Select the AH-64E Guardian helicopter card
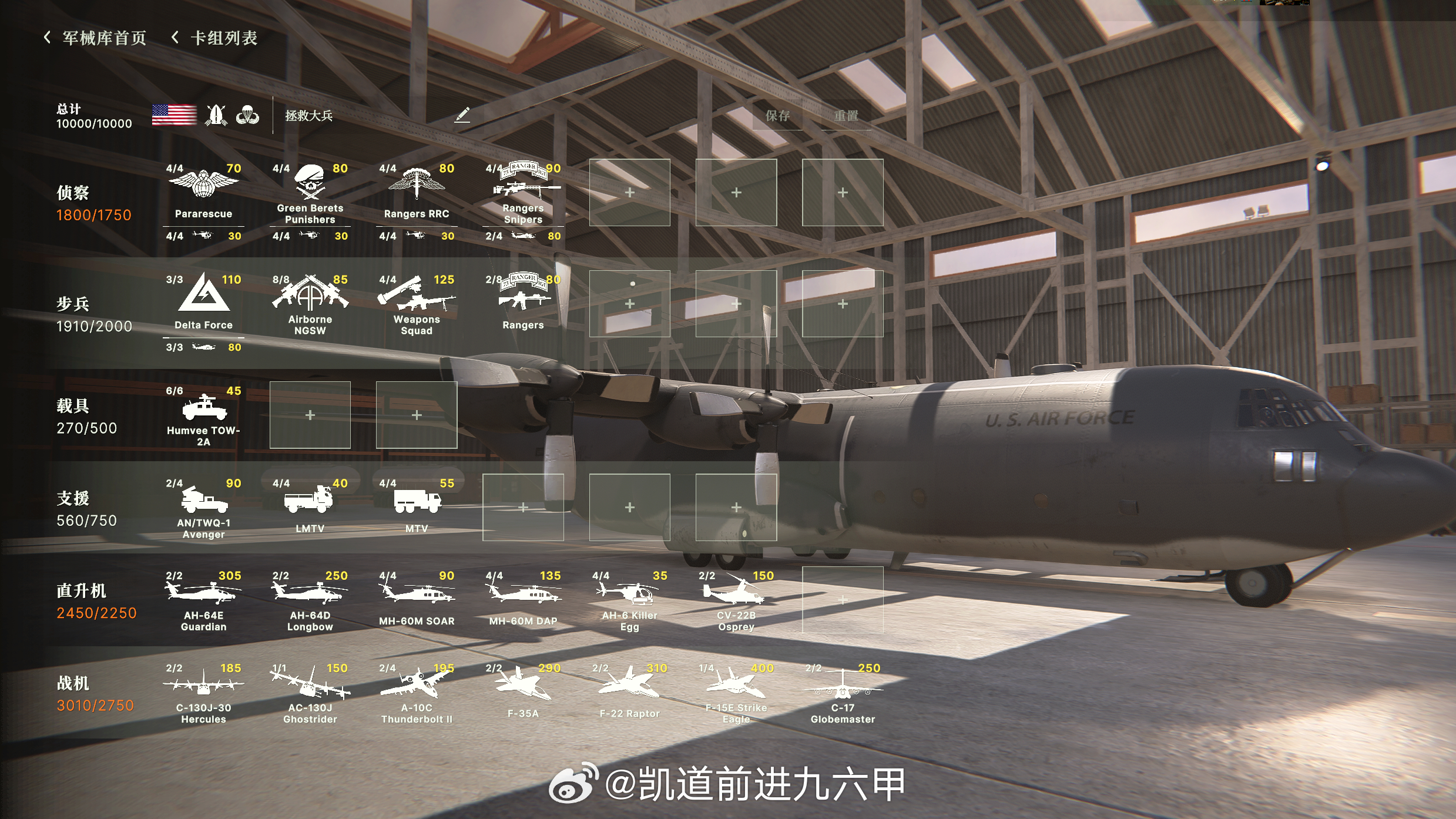The height and width of the screenshot is (819, 1456). (x=203, y=596)
